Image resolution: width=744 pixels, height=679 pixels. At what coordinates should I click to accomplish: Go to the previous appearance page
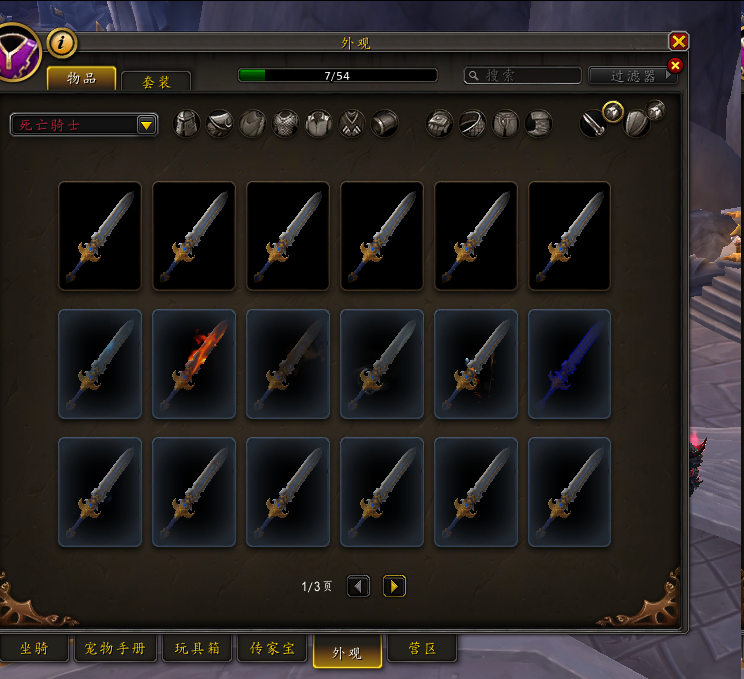[x=359, y=586]
